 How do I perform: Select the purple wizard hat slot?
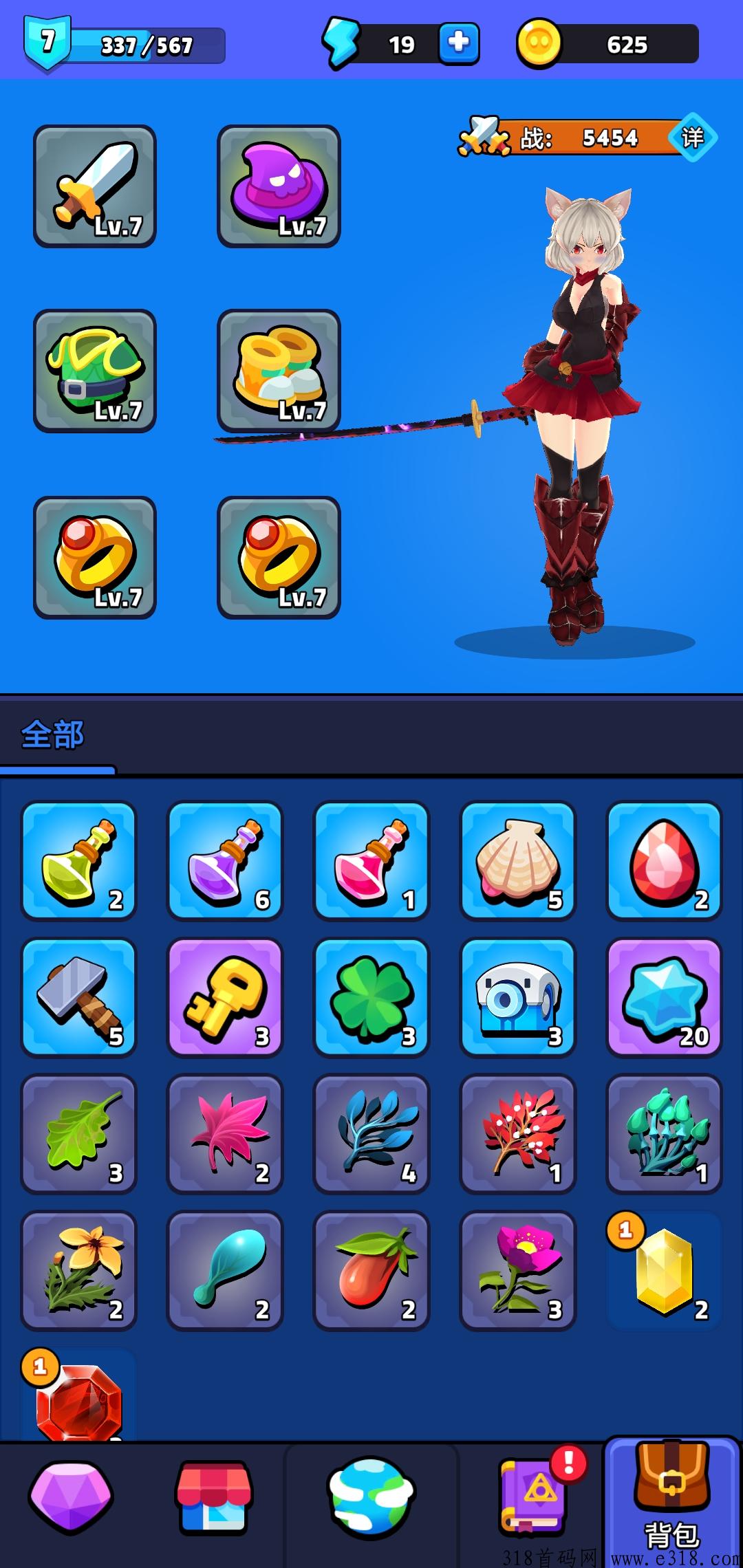point(279,186)
